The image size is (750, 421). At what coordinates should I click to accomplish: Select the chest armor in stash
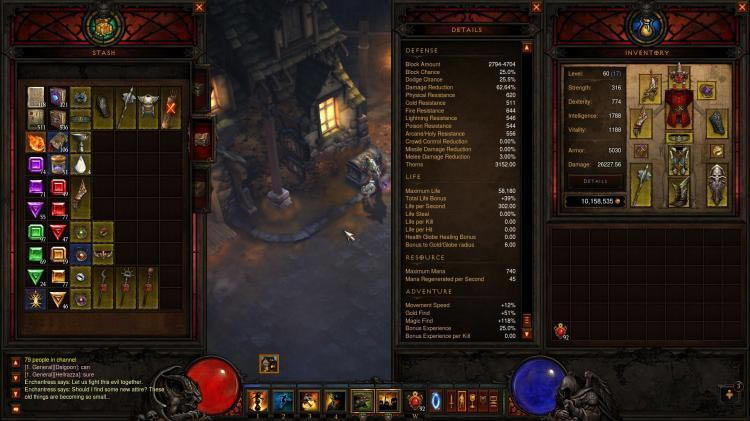149,107
